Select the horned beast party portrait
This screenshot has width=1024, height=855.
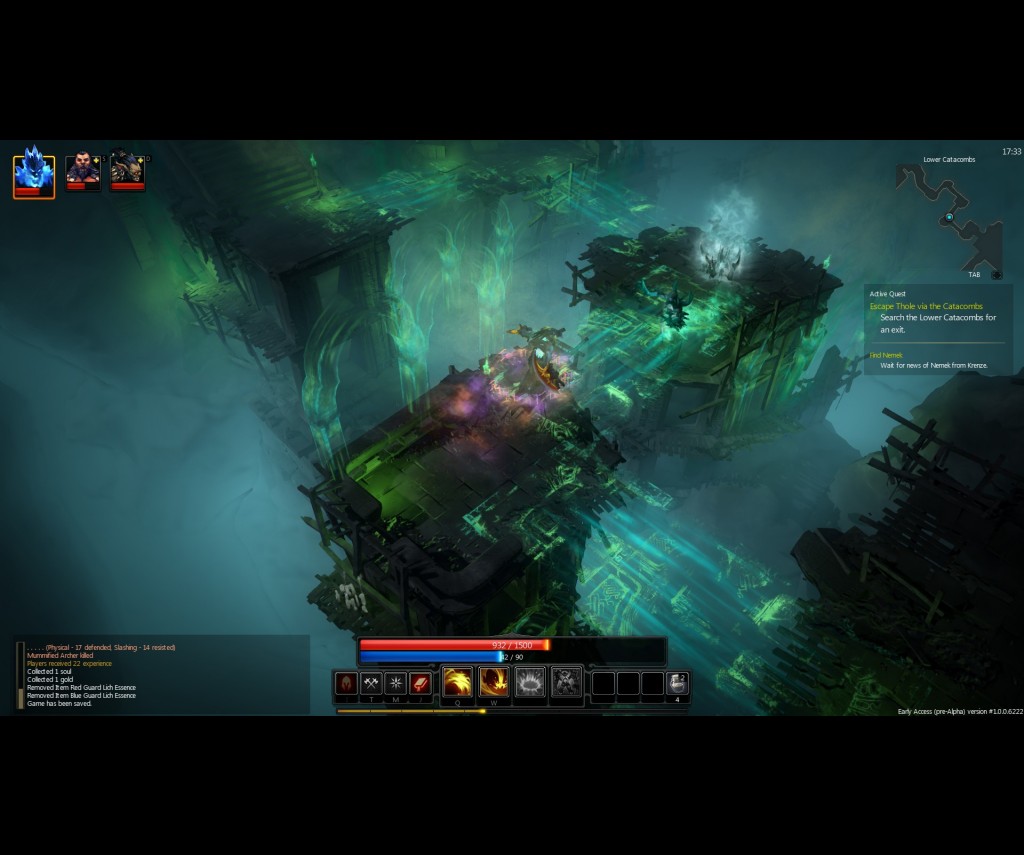click(x=127, y=170)
